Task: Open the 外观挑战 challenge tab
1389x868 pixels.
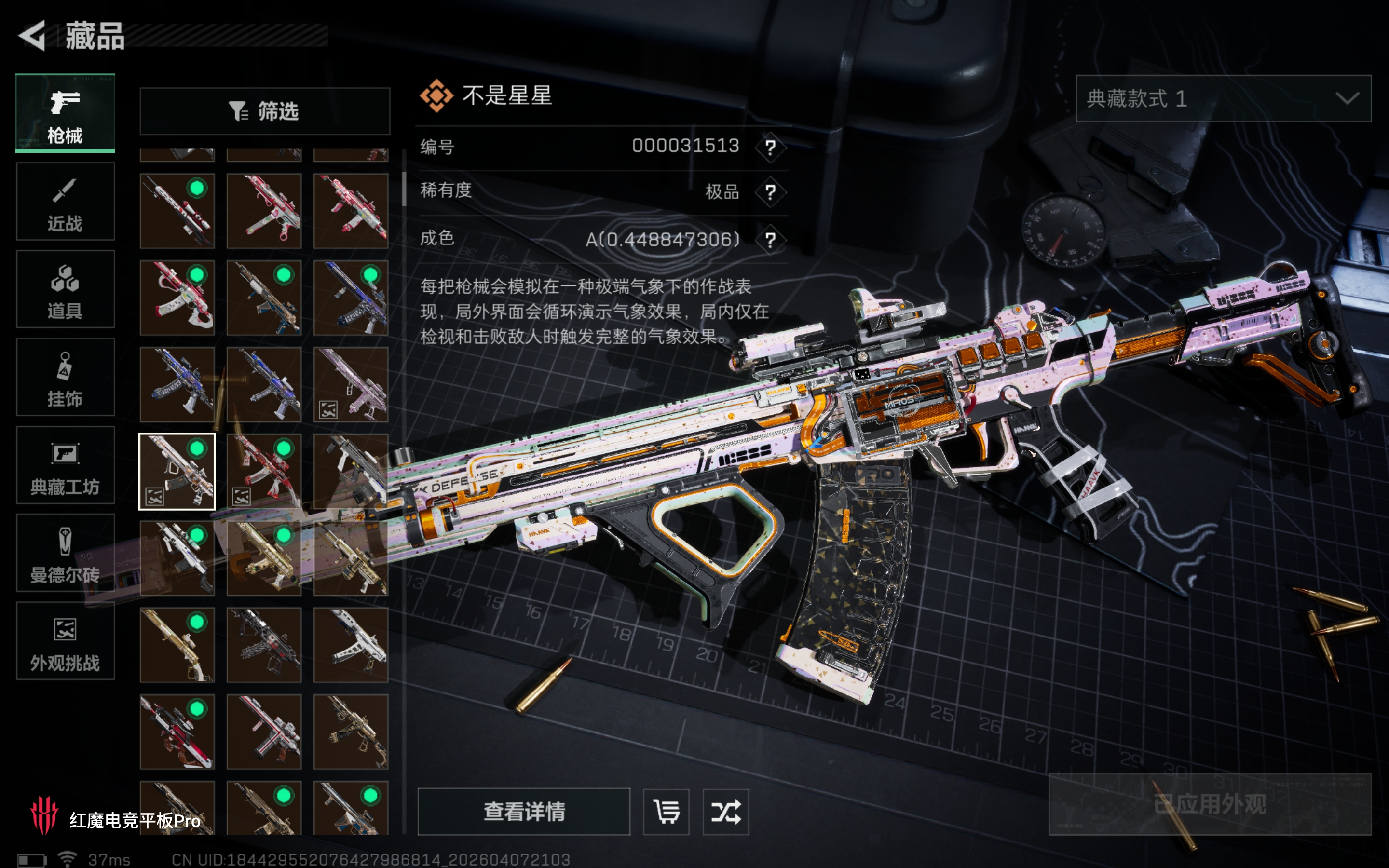Action: (x=65, y=641)
